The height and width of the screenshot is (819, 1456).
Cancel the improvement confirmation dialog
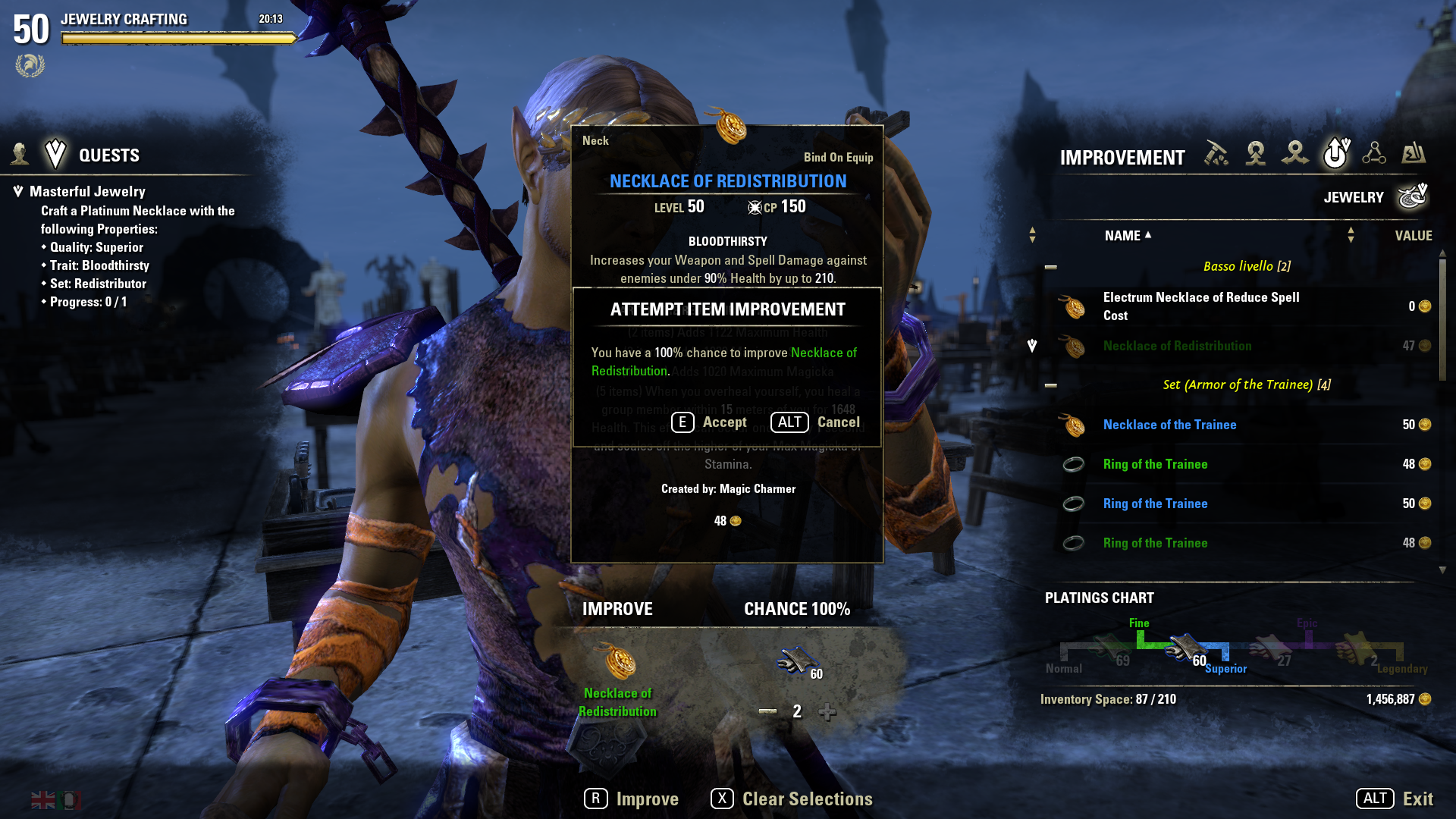coord(816,422)
